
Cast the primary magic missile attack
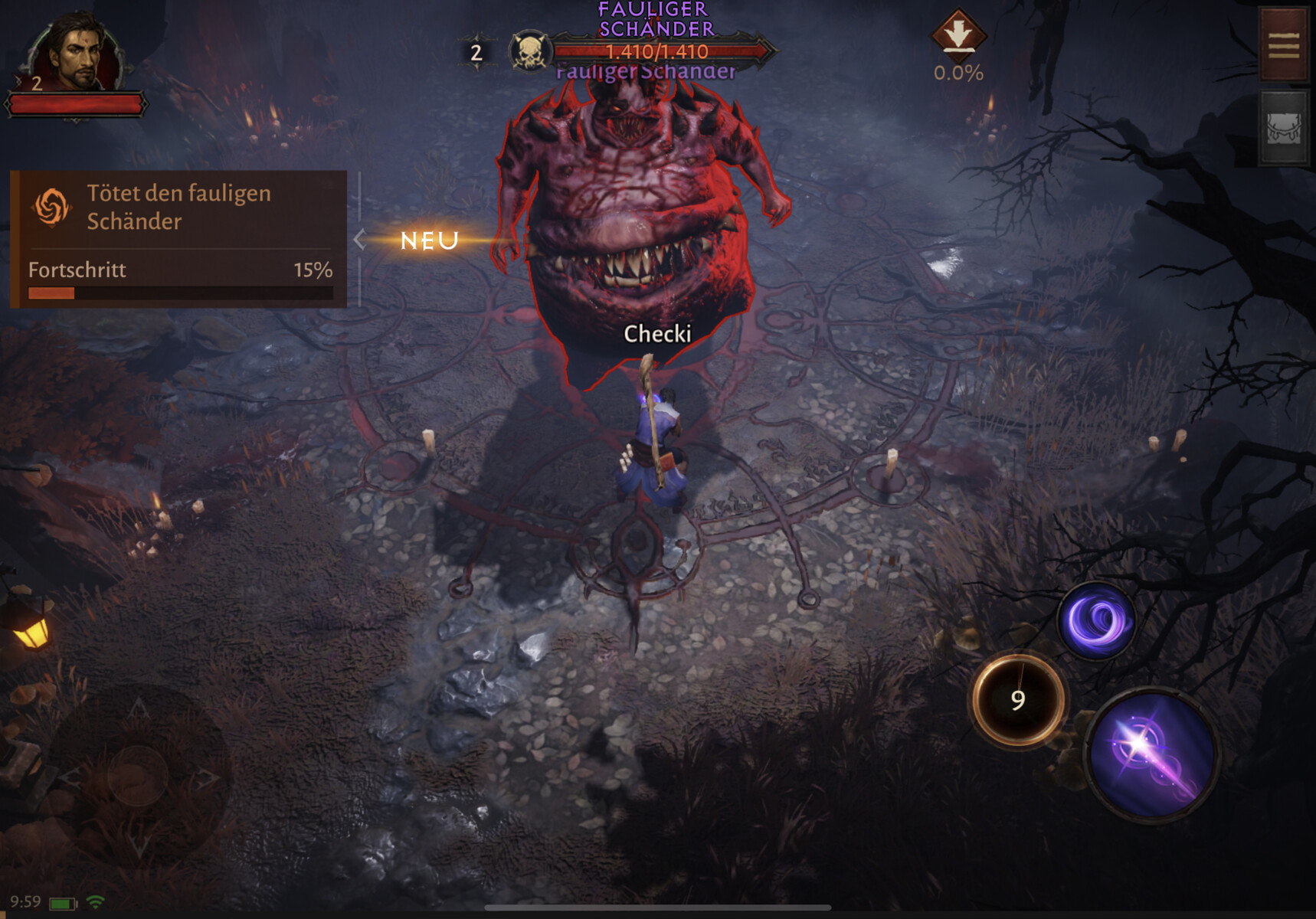(1153, 753)
